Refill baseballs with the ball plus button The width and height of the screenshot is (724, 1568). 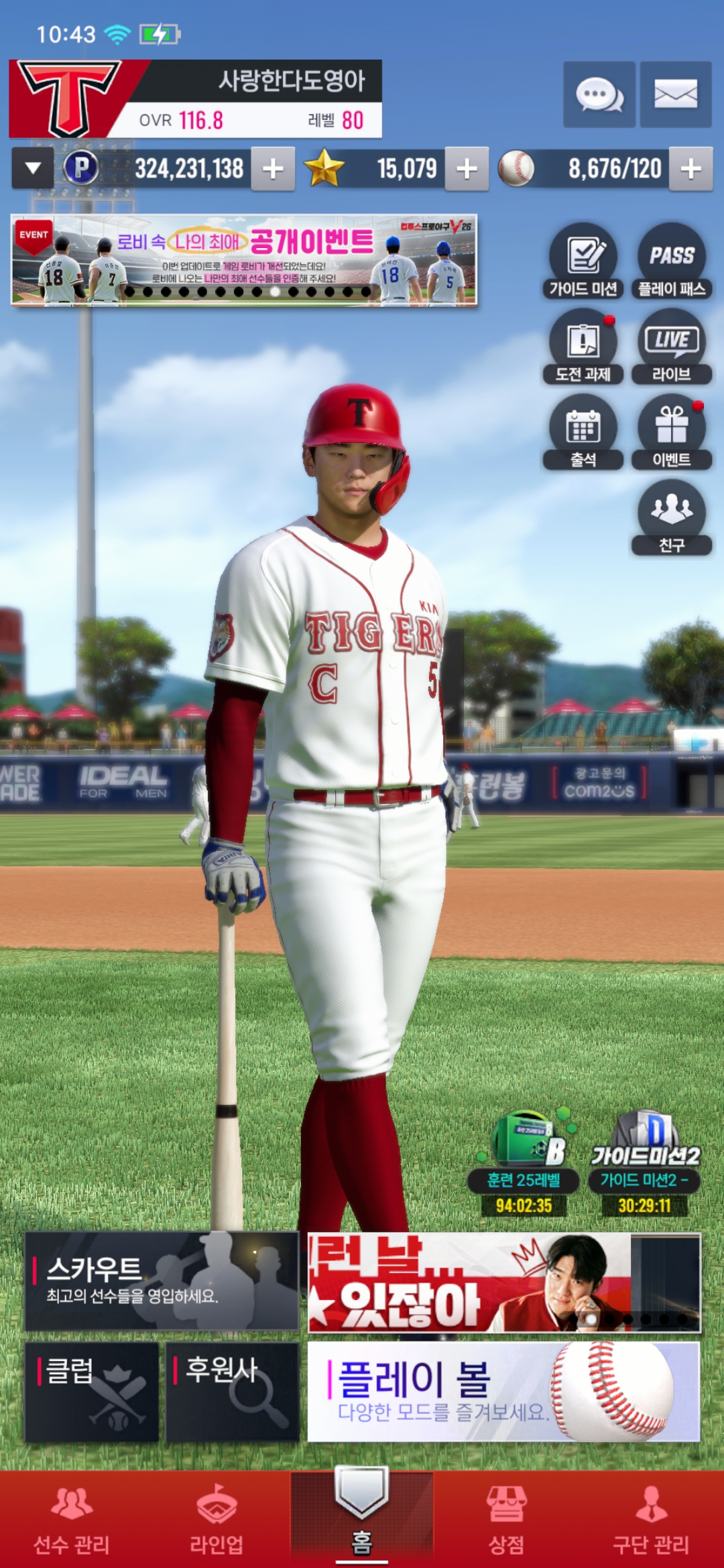pyautogui.click(x=690, y=169)
